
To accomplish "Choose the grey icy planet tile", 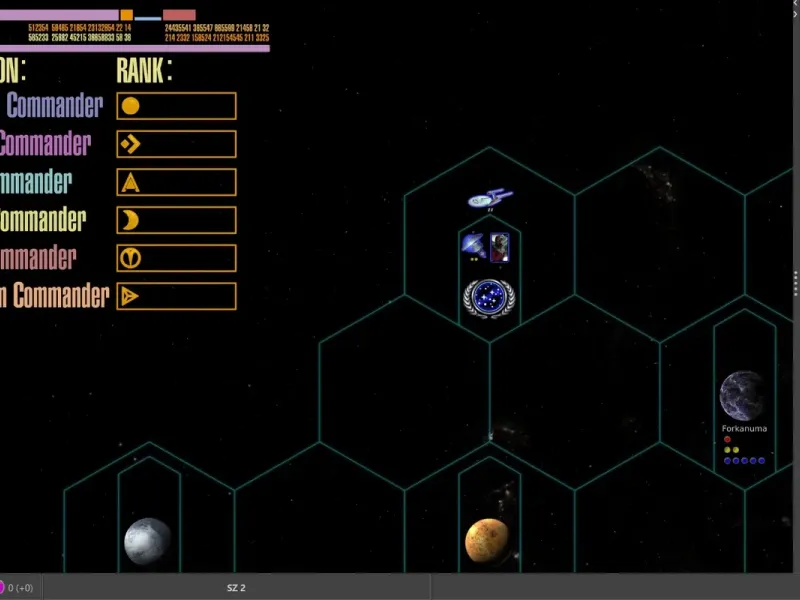I will pos(147,542).
